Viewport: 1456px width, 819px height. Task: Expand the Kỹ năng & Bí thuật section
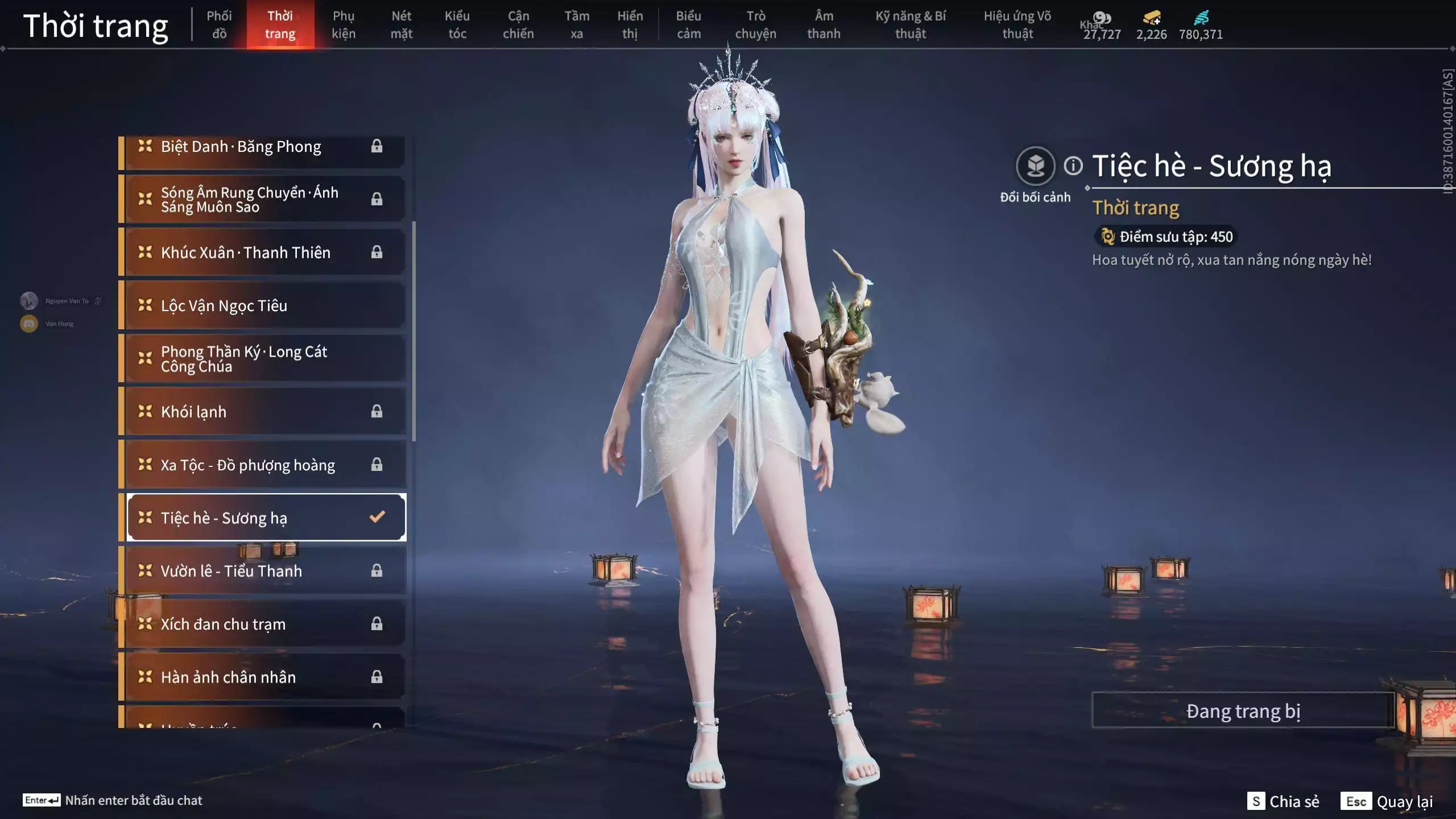pos(910,24)
